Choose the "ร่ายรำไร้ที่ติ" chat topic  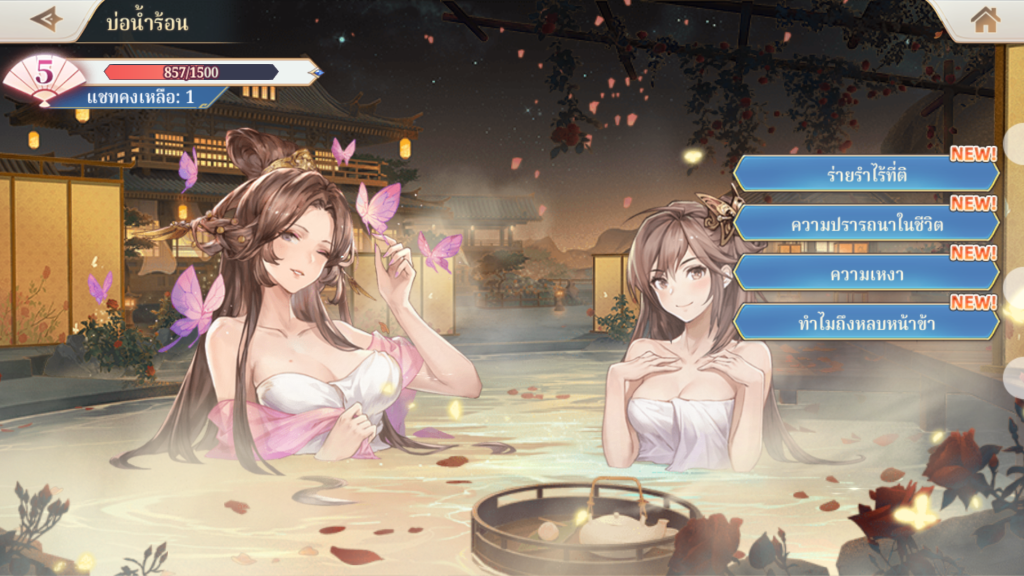tap(866, 174)
